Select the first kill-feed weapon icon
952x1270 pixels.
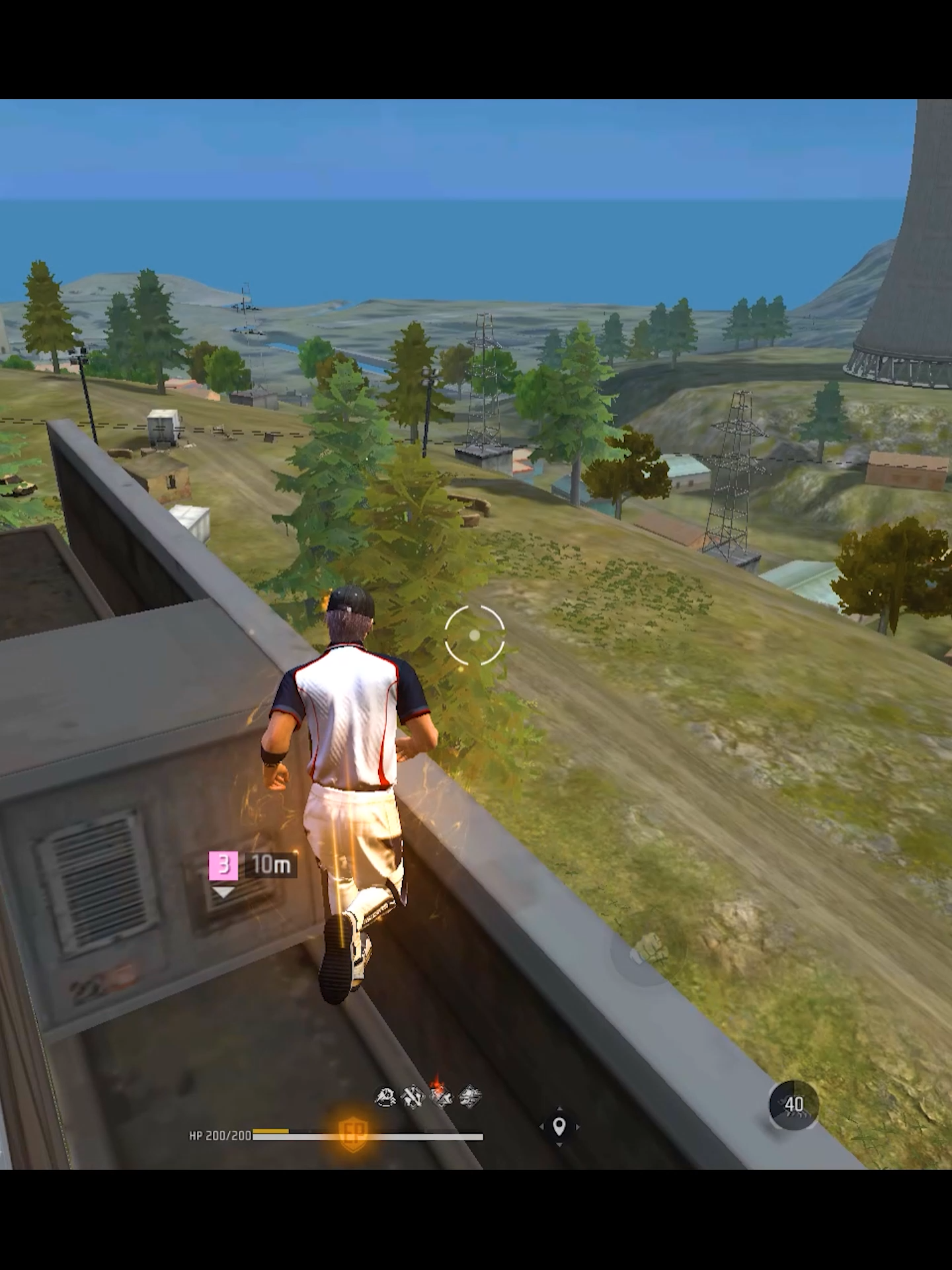(x=385, y=1097)
